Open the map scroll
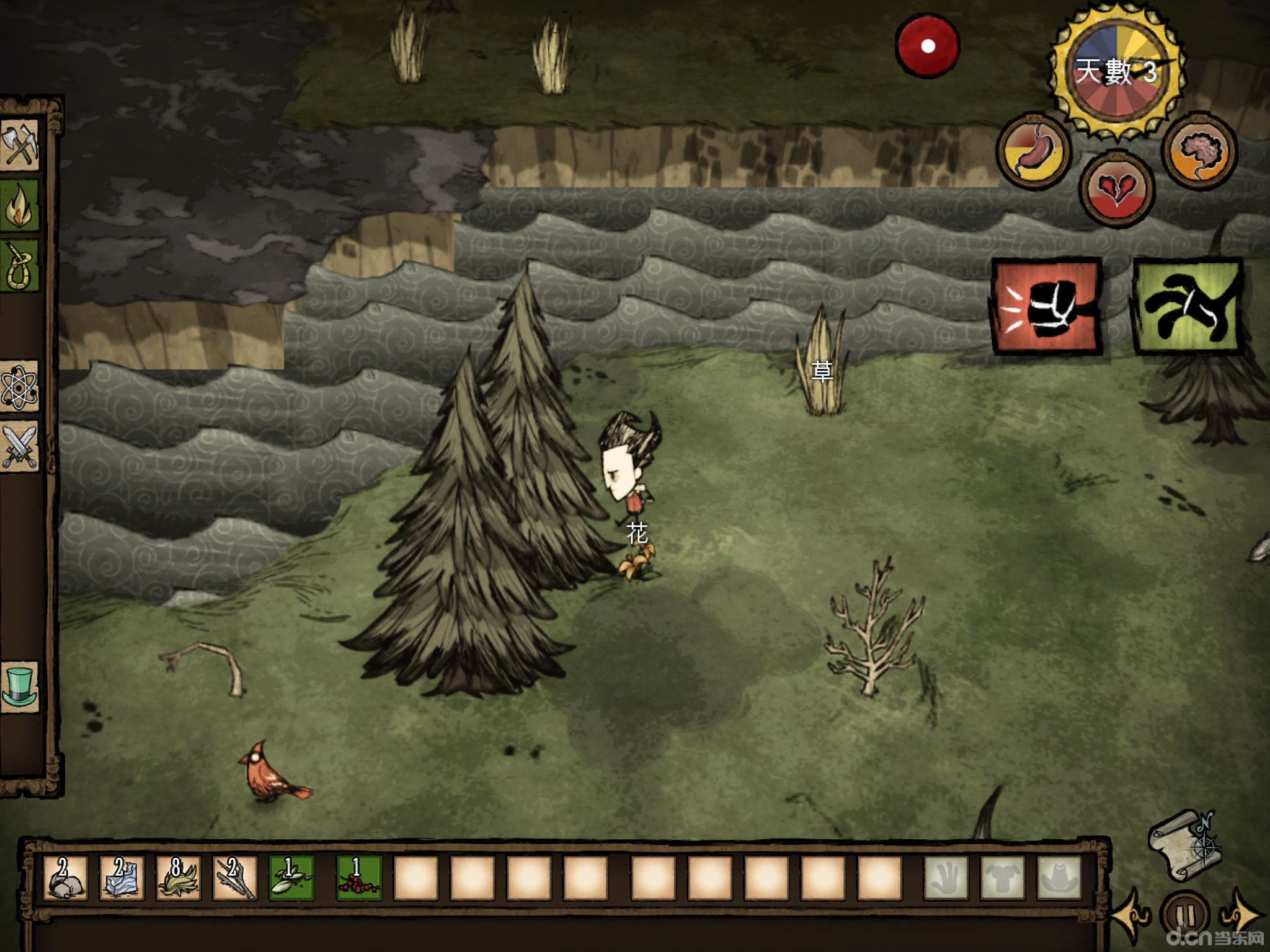 click(x=1183, y=844)
